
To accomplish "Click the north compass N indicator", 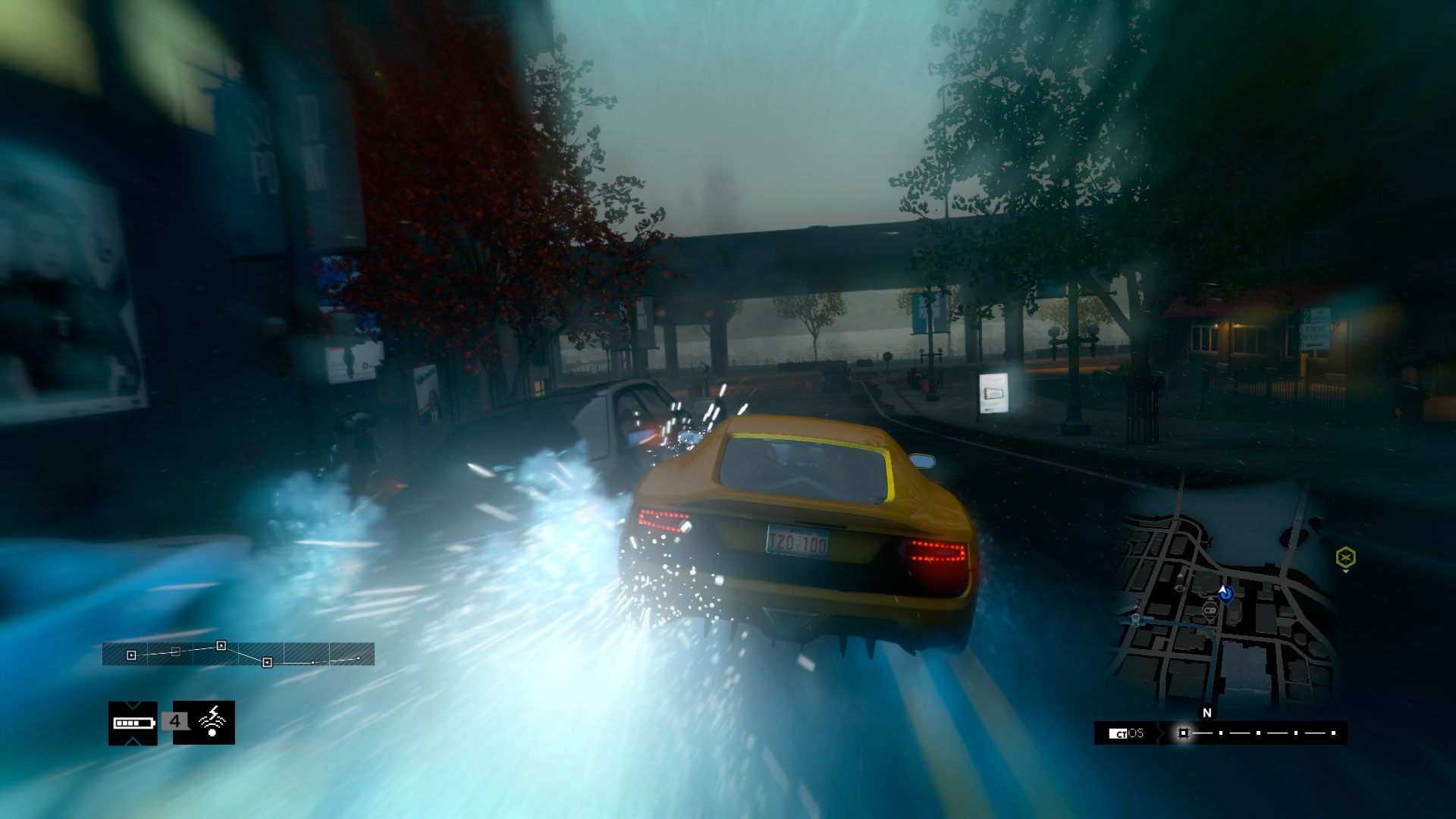I will pos(1207,713).
